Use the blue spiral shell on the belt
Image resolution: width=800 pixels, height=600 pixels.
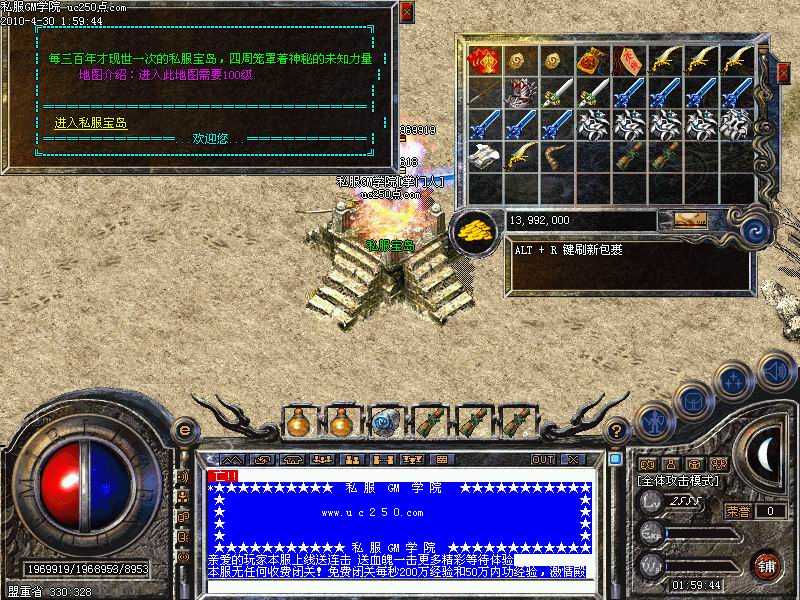pyautogui.click(x=385, y=422)
